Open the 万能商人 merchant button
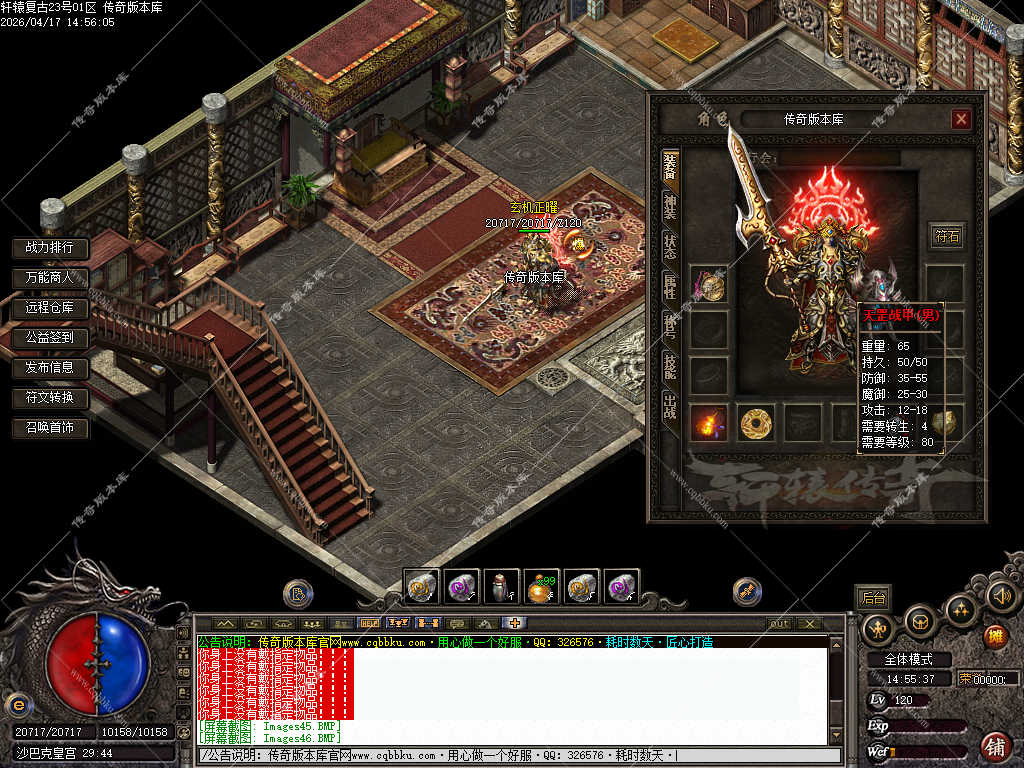 pyautogui.click(x=50, y=277)
